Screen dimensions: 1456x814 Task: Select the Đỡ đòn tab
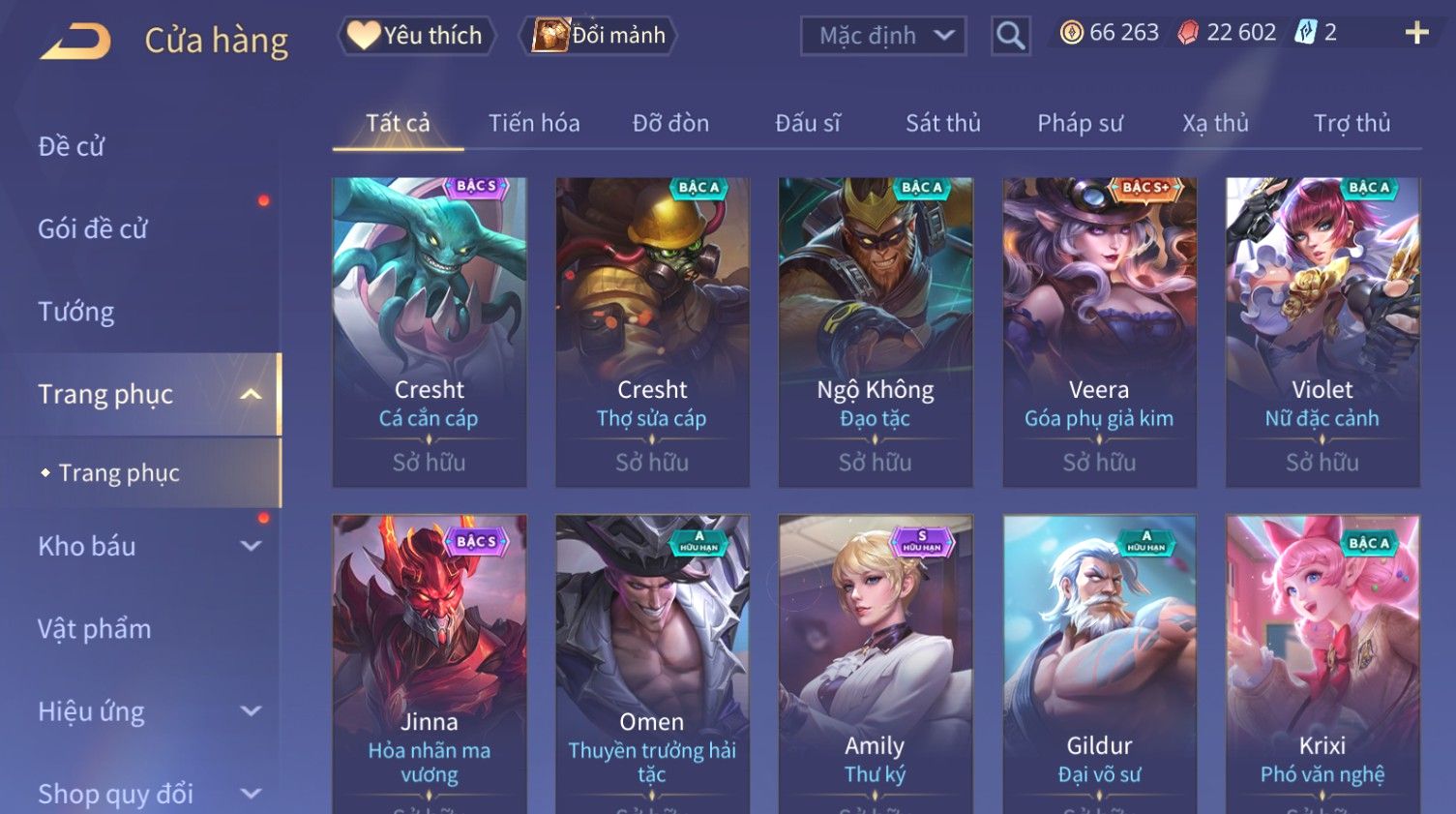670,123
